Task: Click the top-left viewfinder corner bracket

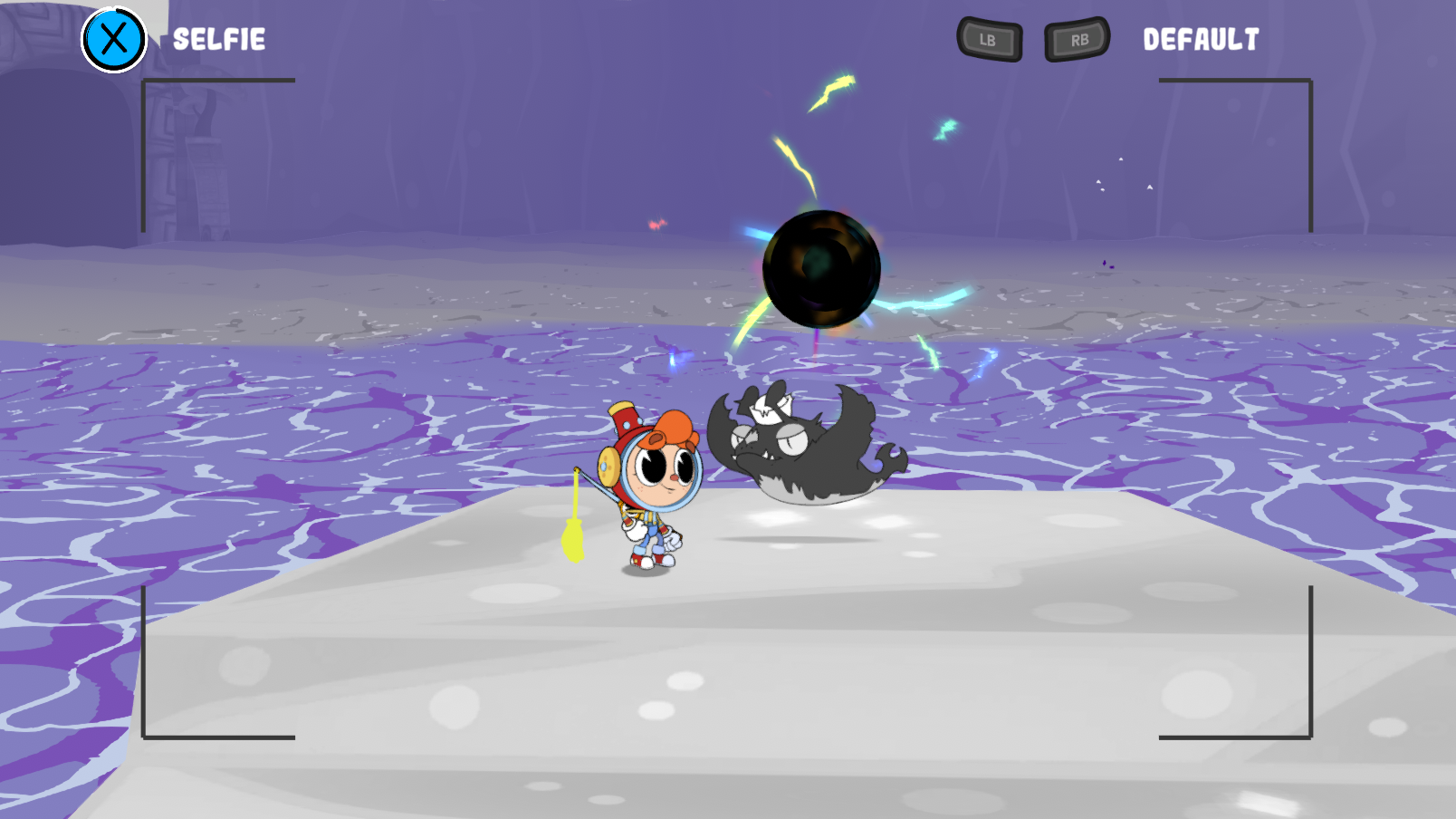Action: (145, 80)
